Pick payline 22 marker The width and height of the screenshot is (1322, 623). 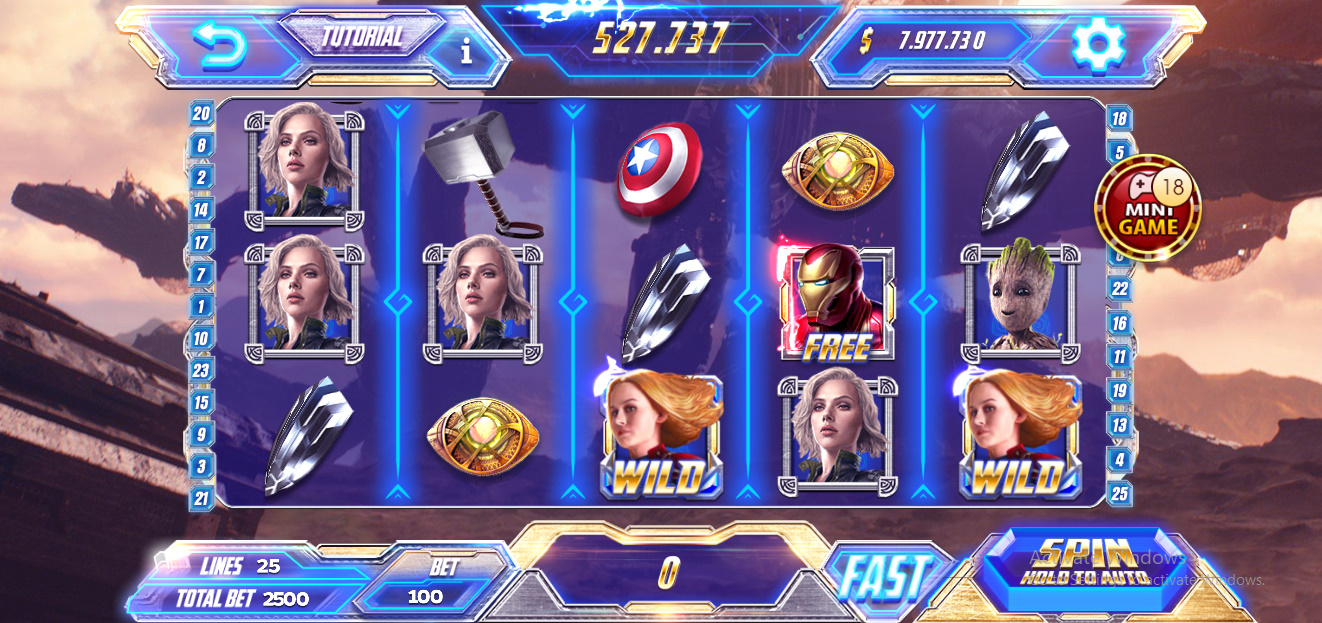point(1119,289)
